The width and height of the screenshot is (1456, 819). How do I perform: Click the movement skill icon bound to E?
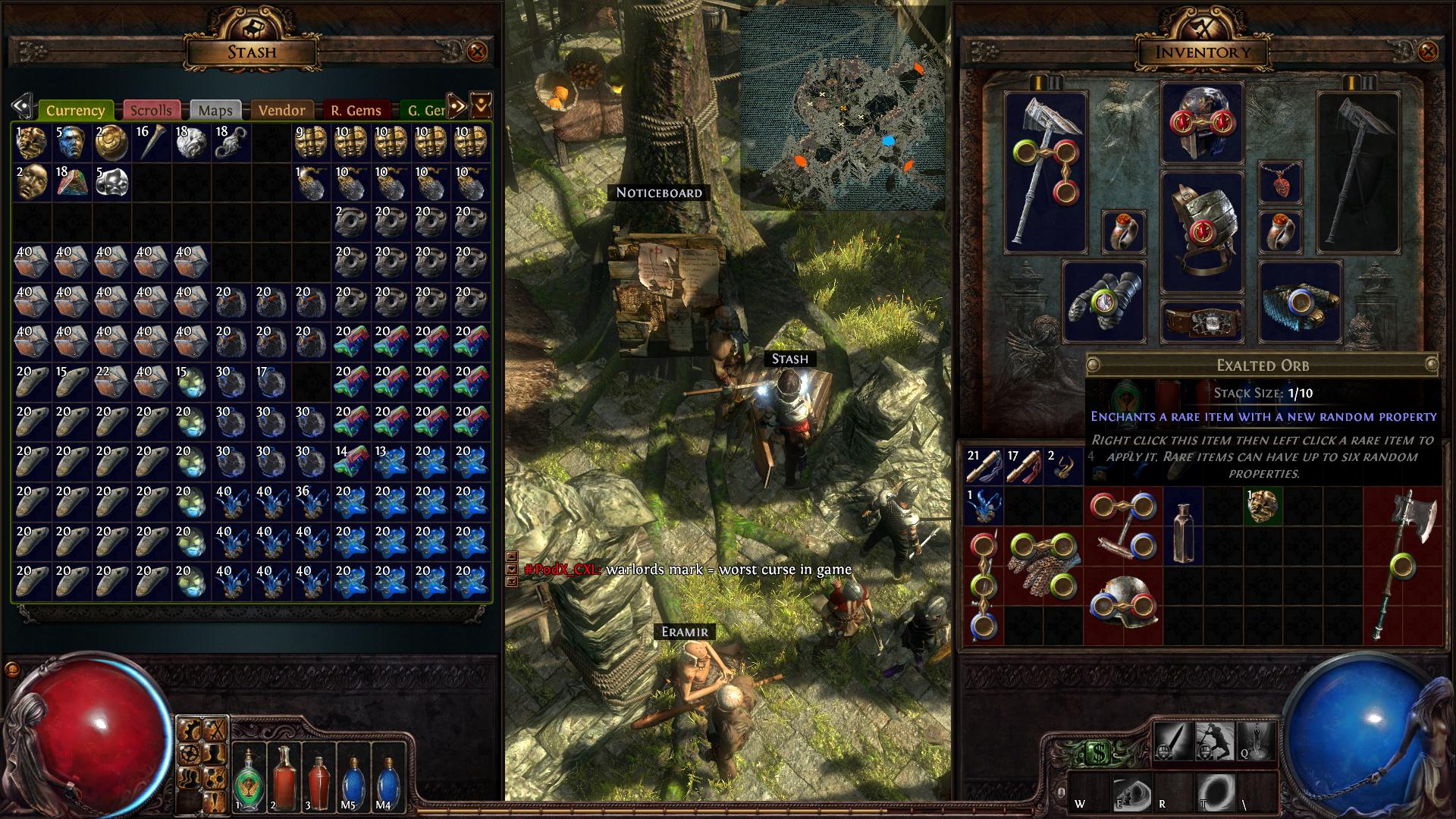(1131, 793)
